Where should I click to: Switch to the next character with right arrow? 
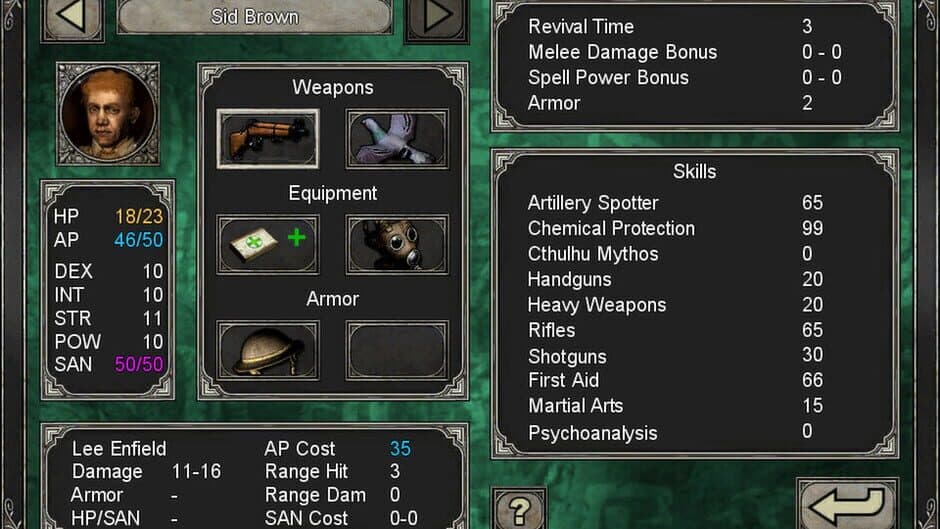pyautogui.click(x=436, y=17)
